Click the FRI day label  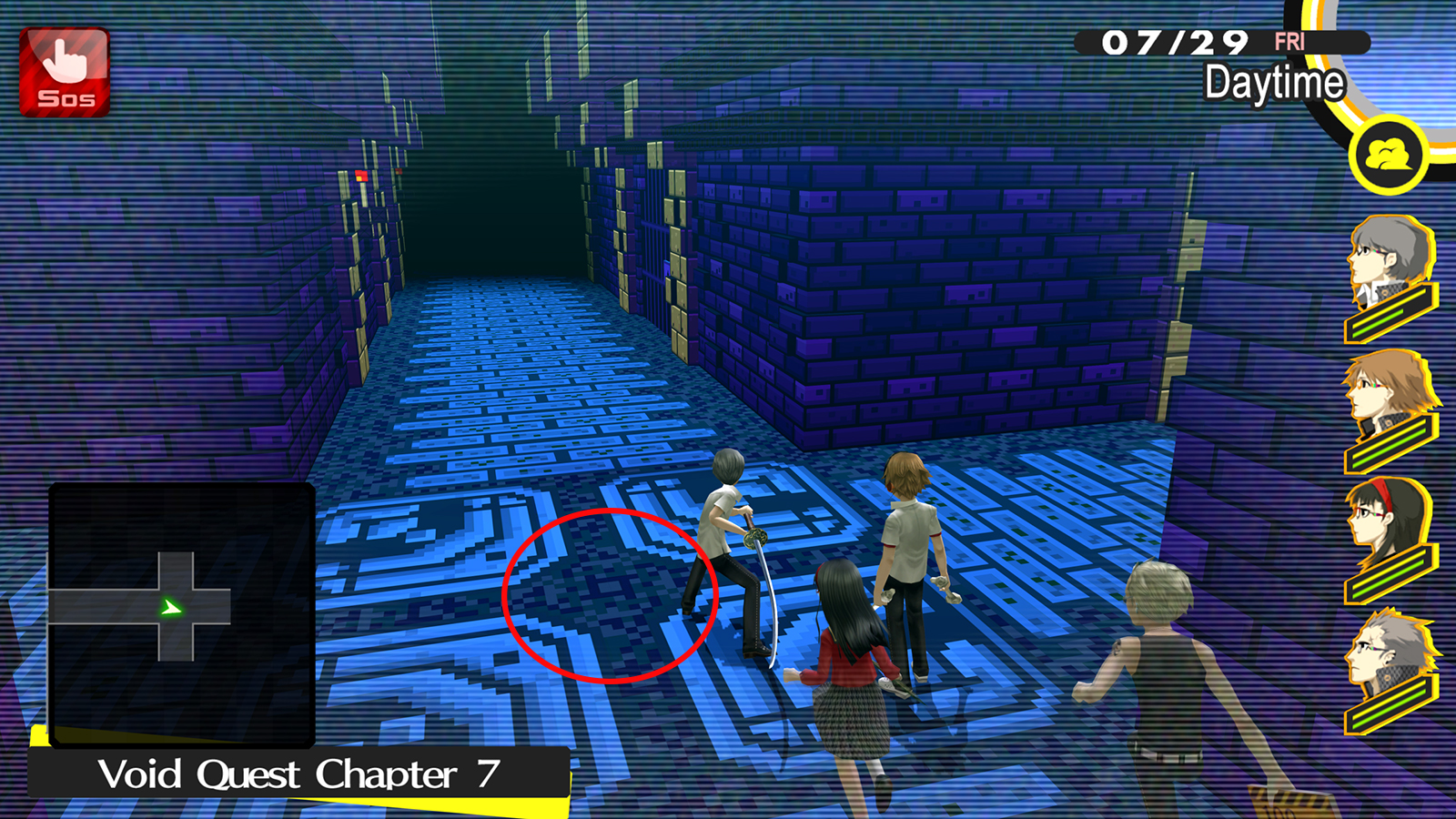(1292, 41)
